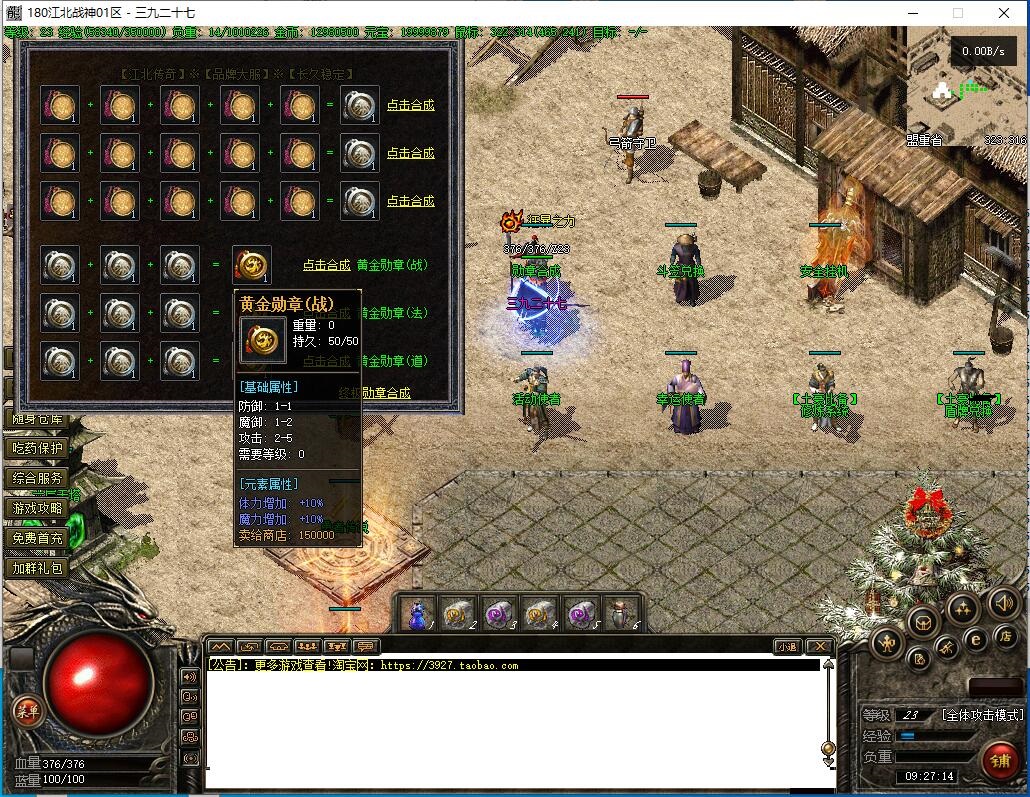Screen dimensions: 1030x797
Task: Click the gold medal (战) result item
Action: [252, 265]
